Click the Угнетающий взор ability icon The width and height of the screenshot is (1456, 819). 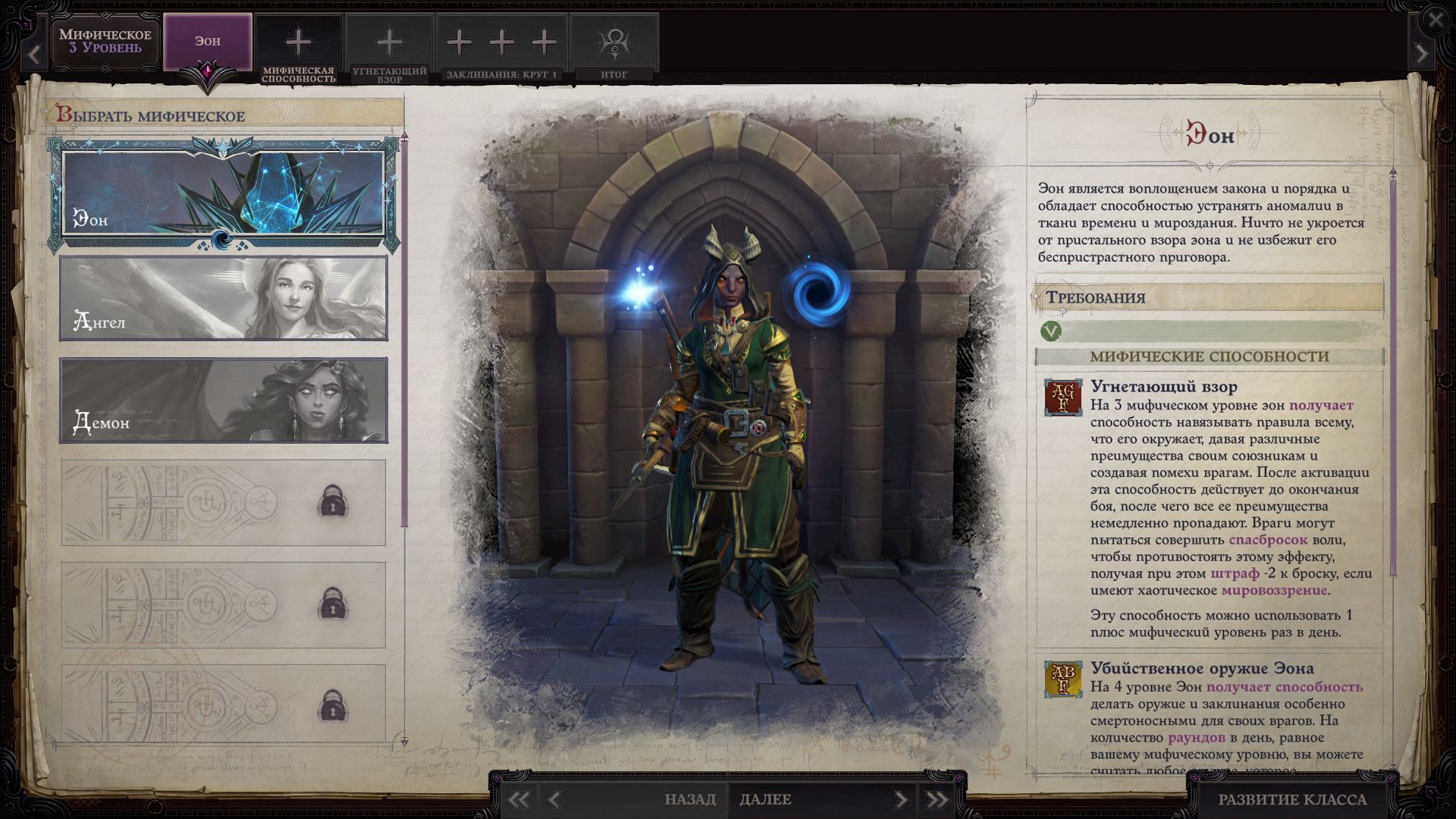coord(1063,398)
